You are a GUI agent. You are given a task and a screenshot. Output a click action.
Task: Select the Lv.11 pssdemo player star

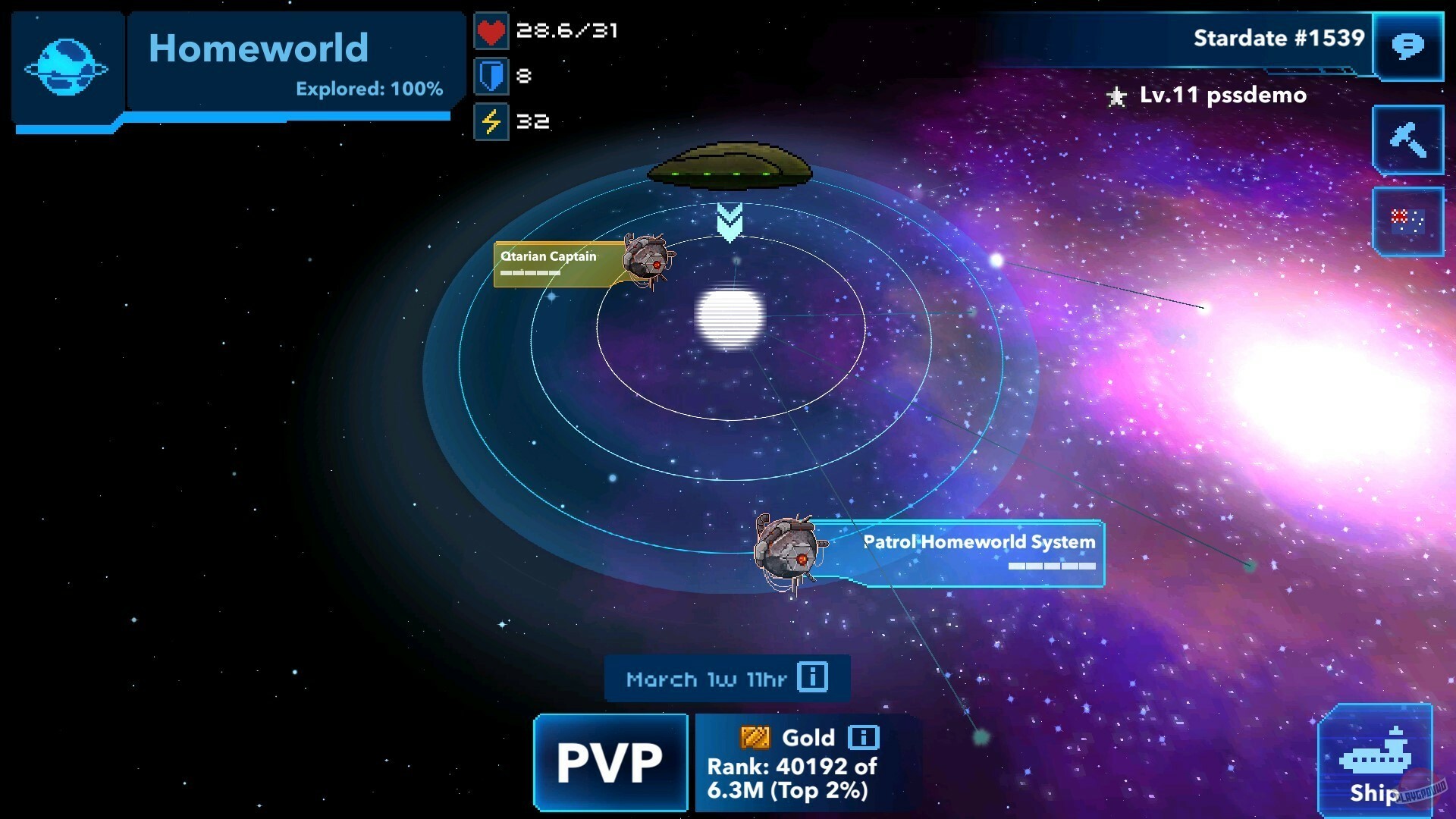point(1115,96)
